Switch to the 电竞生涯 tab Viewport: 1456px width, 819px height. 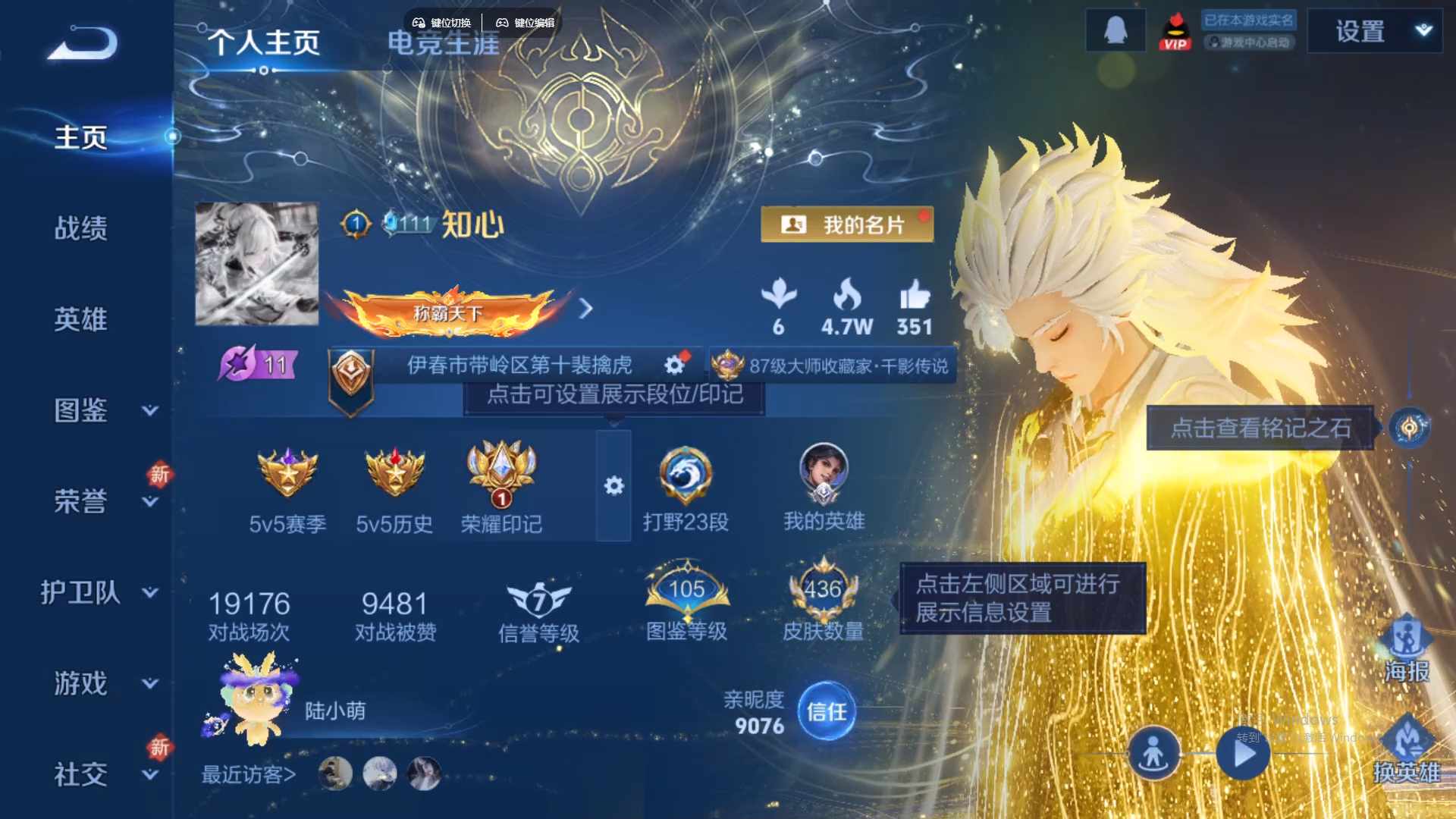pos(442,43)
